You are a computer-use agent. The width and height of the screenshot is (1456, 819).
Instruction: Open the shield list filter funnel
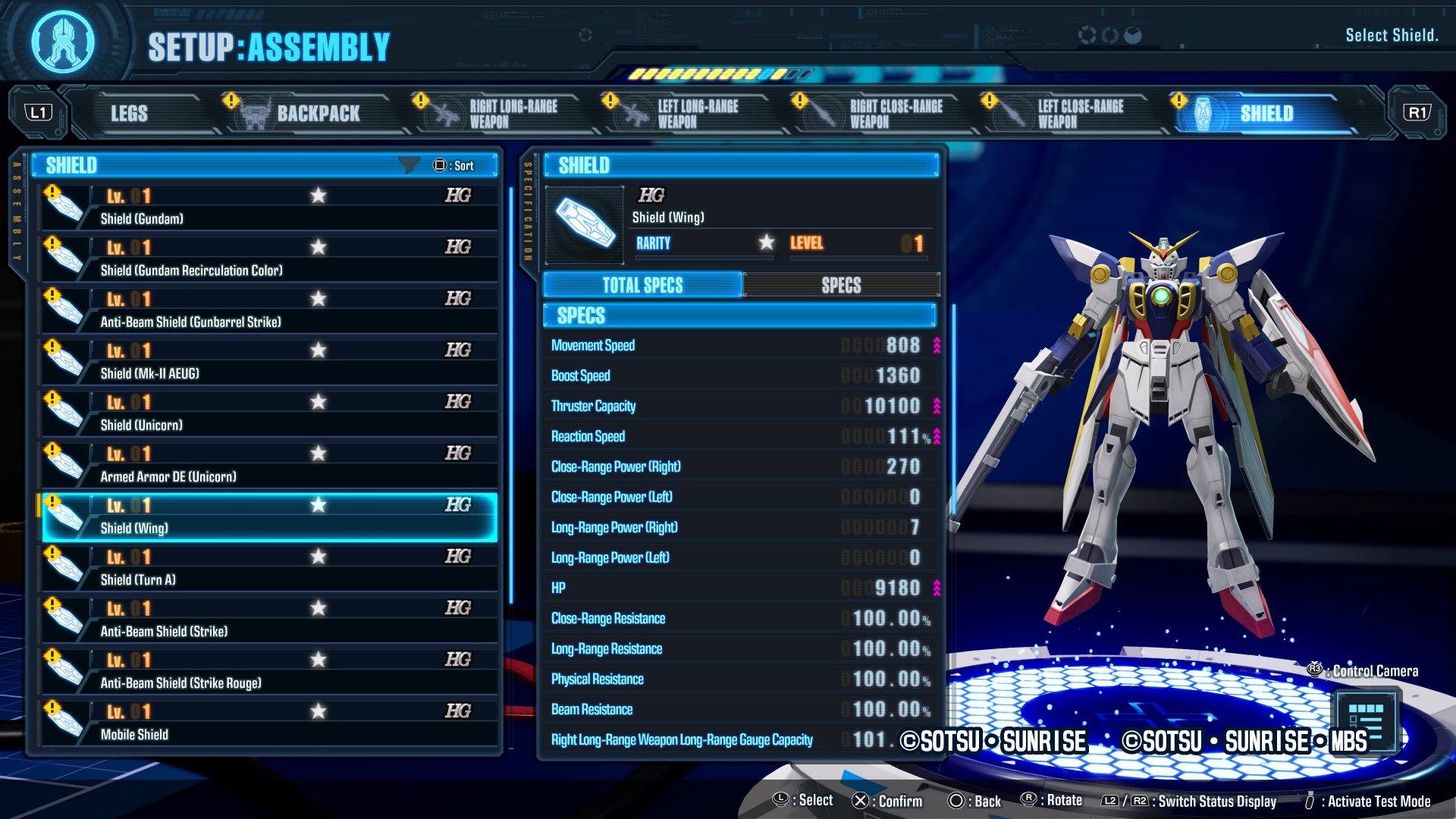pyautogui.click(x=409, y=165)
